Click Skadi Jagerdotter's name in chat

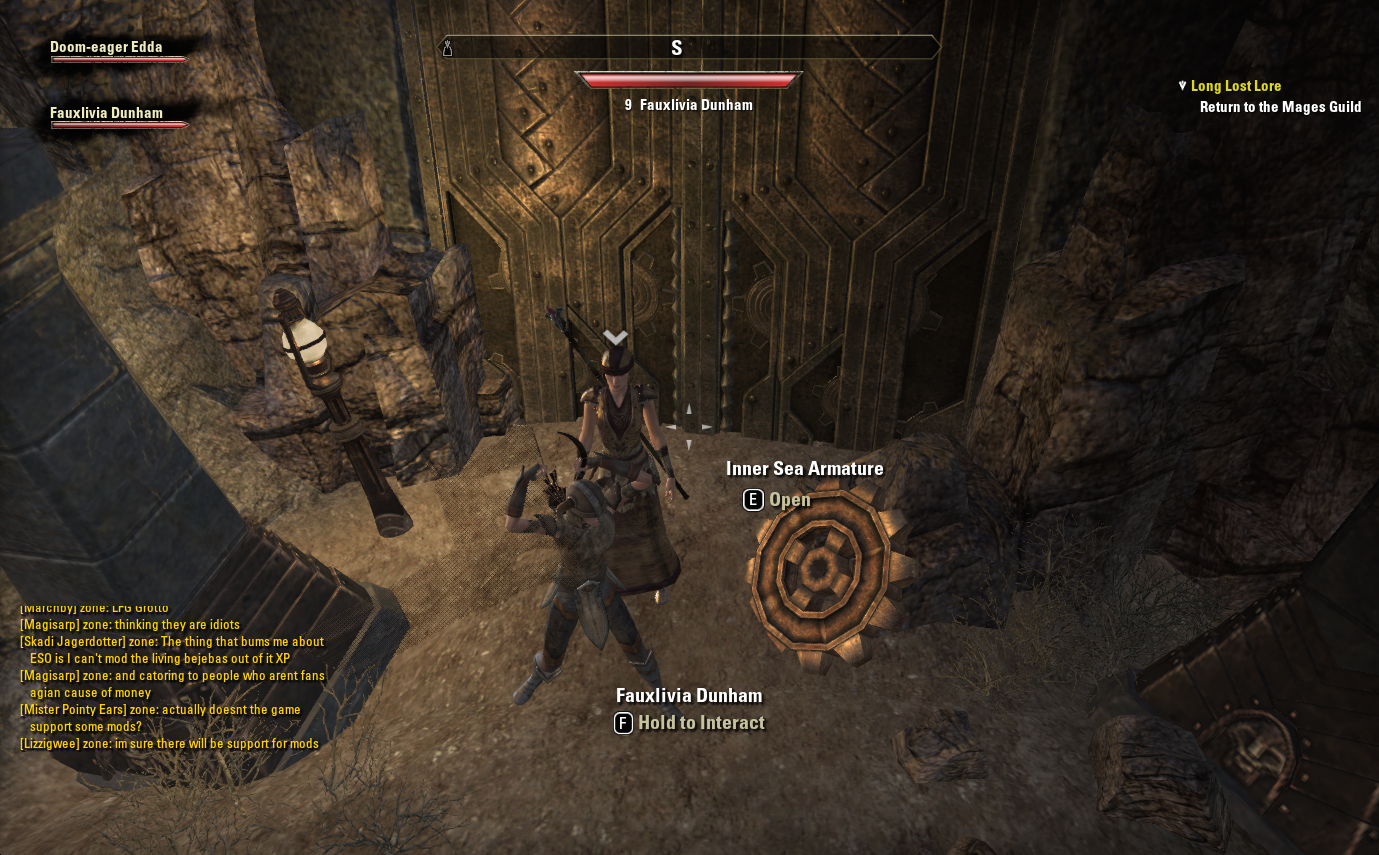coord(72,642)
